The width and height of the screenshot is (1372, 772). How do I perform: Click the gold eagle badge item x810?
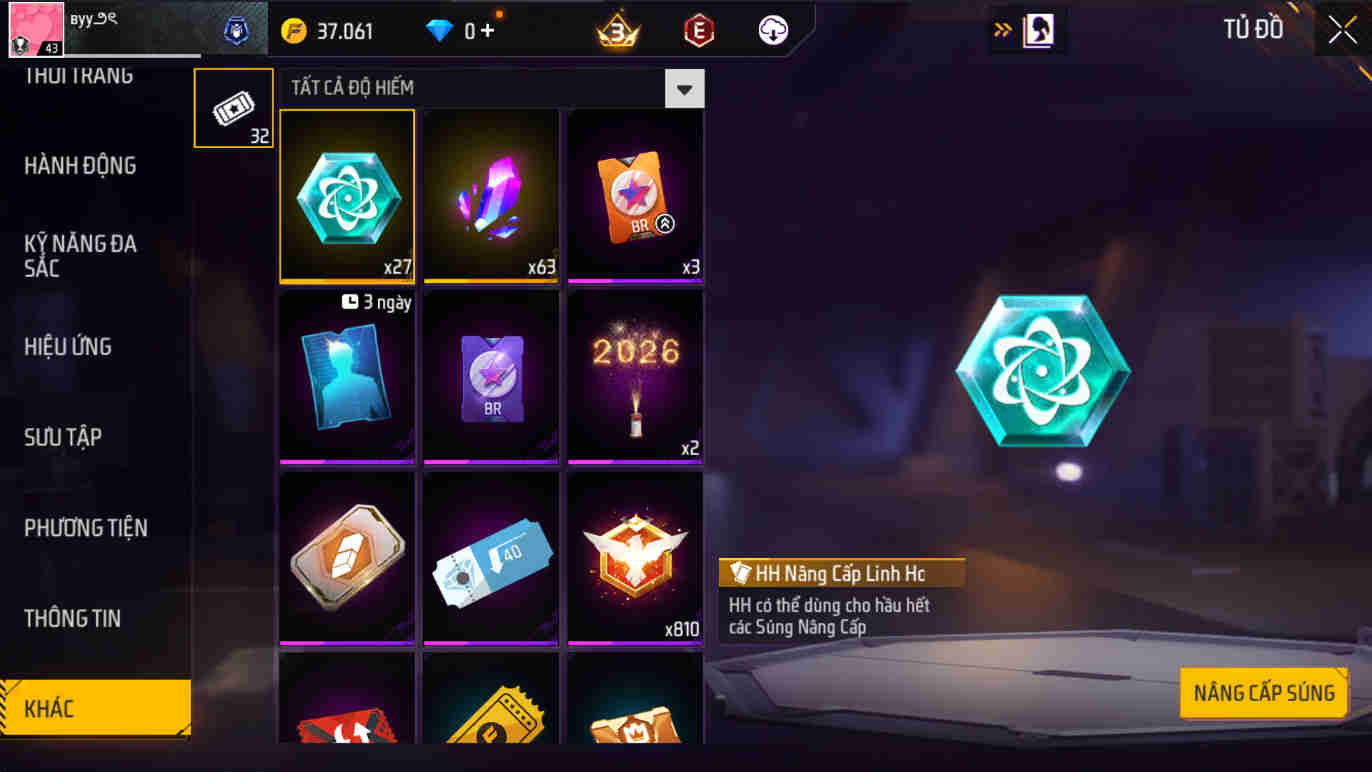pos(634,559)
